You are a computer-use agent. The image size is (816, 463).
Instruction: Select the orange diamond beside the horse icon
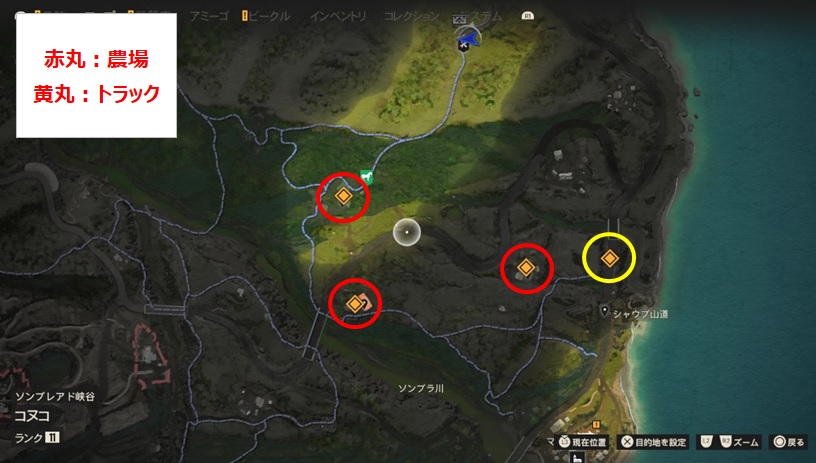point(343,197)
